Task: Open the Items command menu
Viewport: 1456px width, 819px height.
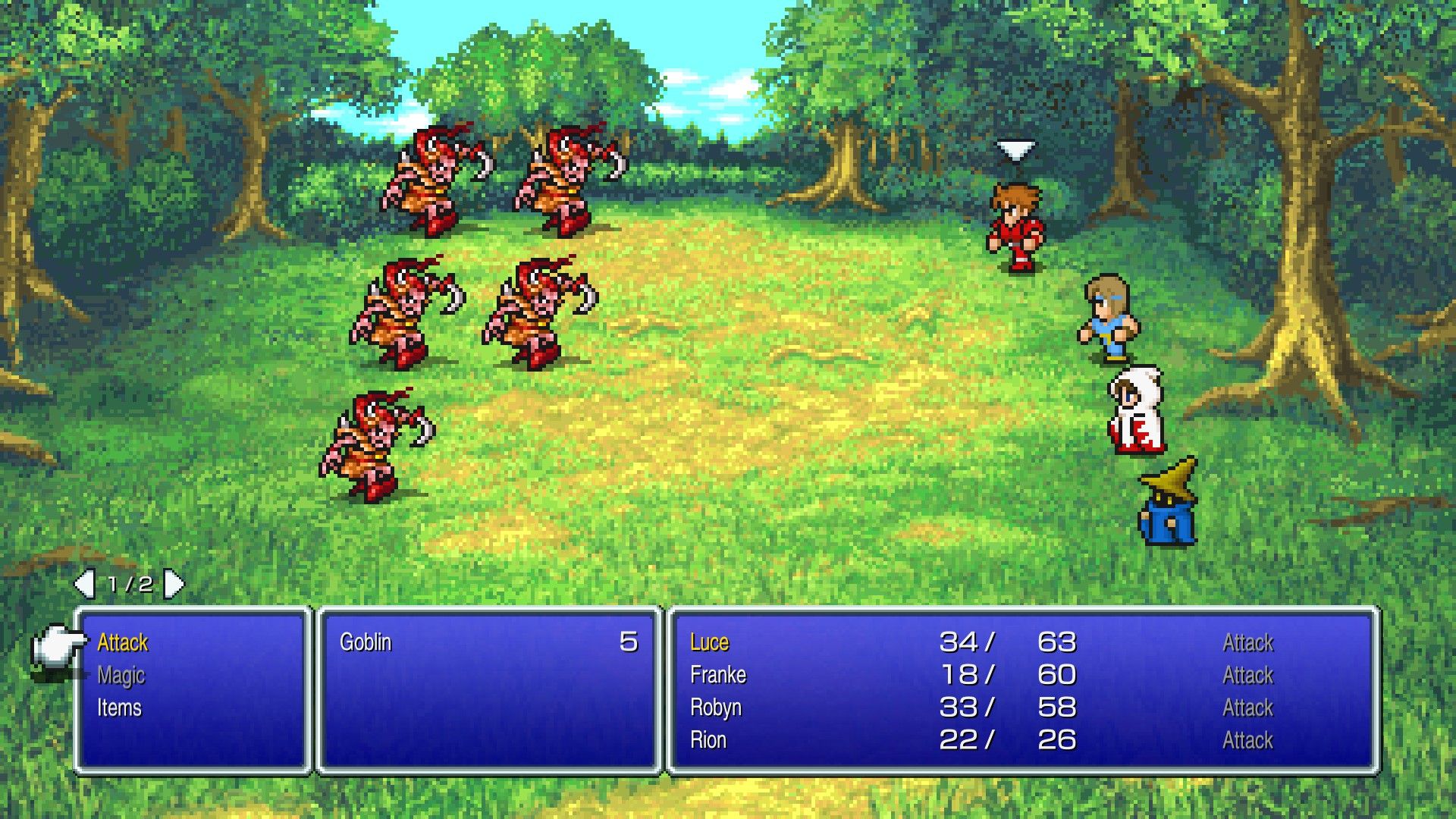Action: pos(121,708)
